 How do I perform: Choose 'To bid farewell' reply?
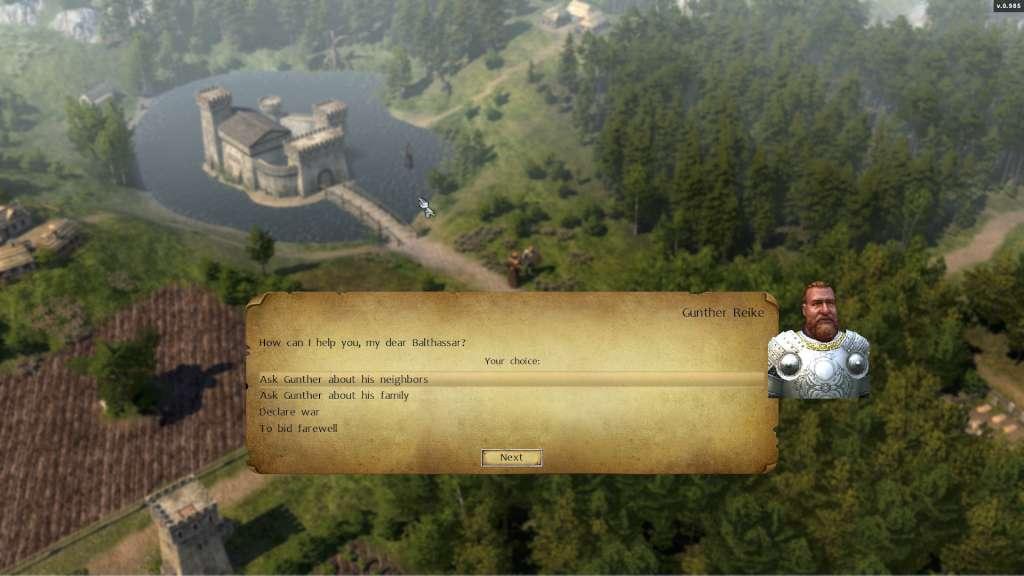298,429
